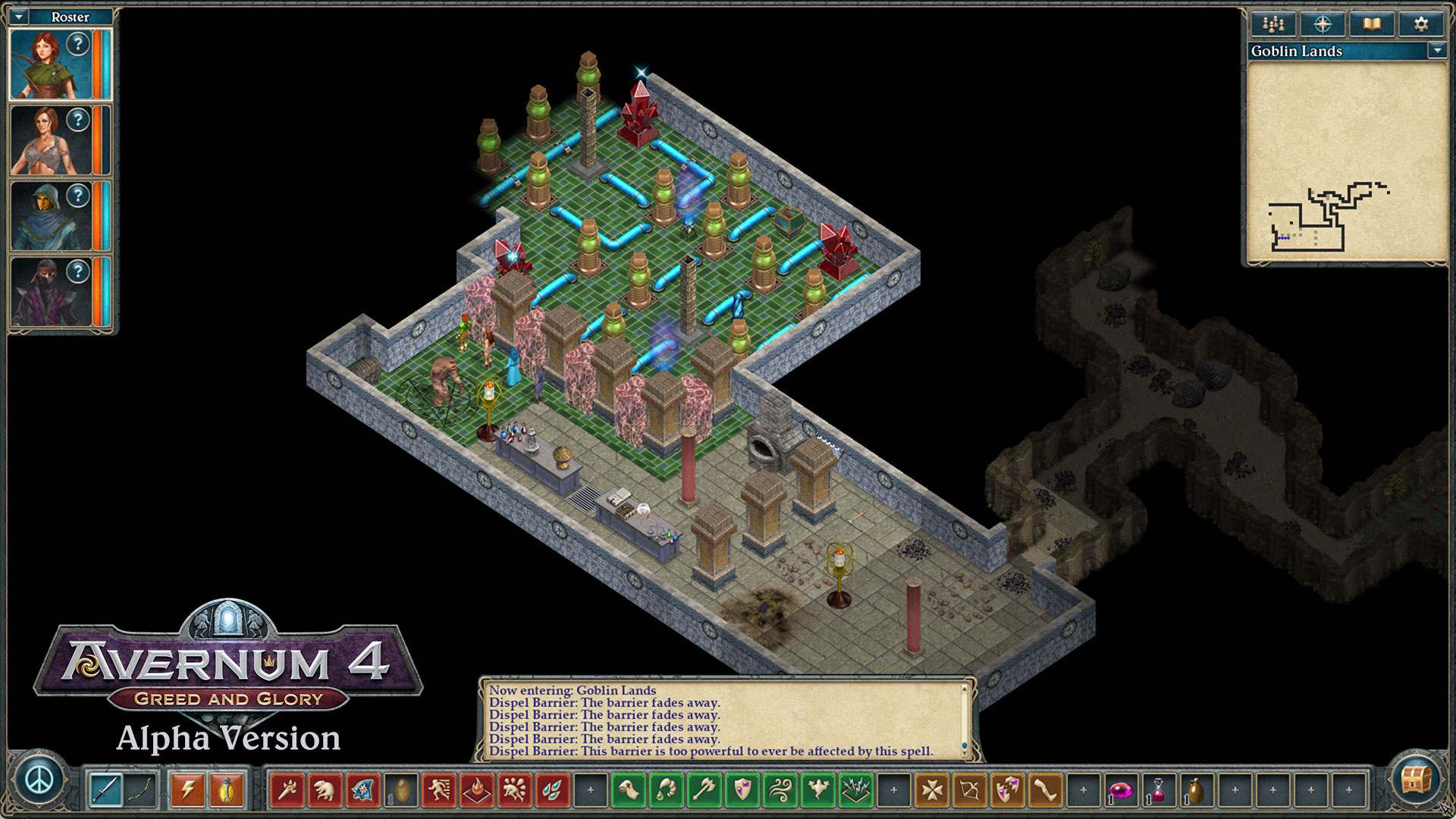Toggle the lightning bolt icon in the lower toolbar
The image size is (1456, 819).
187,790
